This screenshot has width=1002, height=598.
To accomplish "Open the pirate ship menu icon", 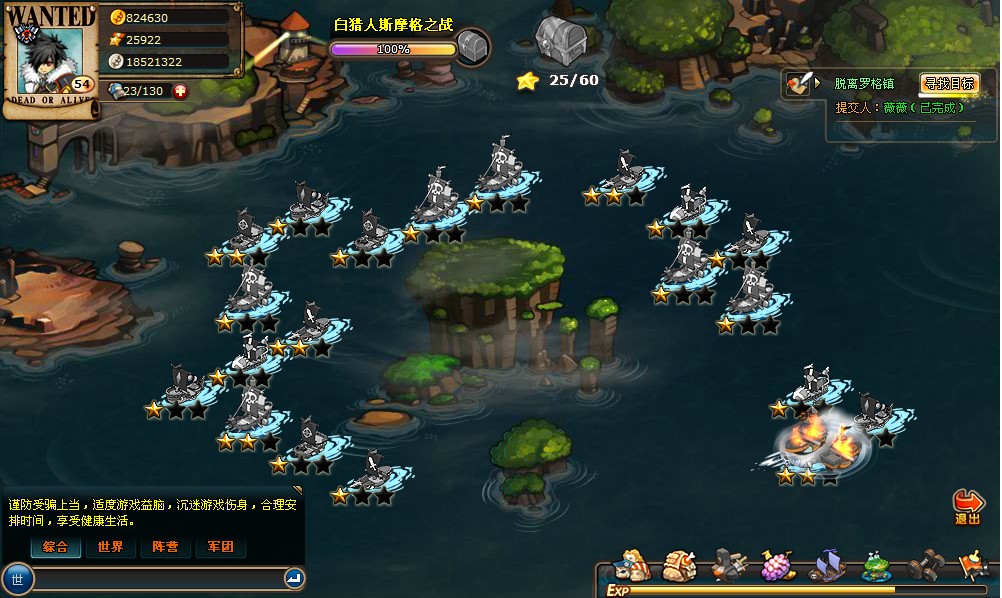I will point(828,565).
